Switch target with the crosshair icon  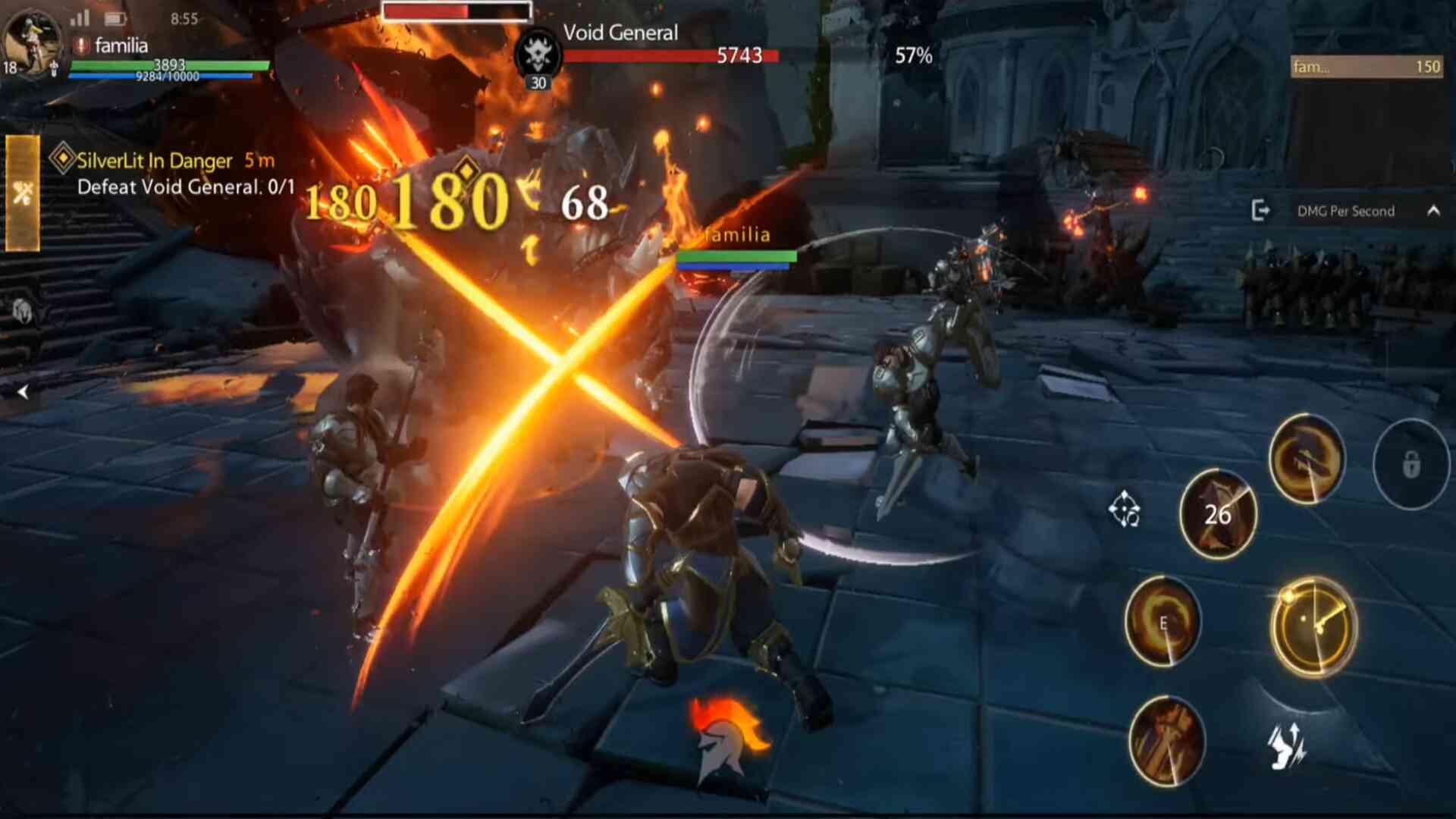1124,509
